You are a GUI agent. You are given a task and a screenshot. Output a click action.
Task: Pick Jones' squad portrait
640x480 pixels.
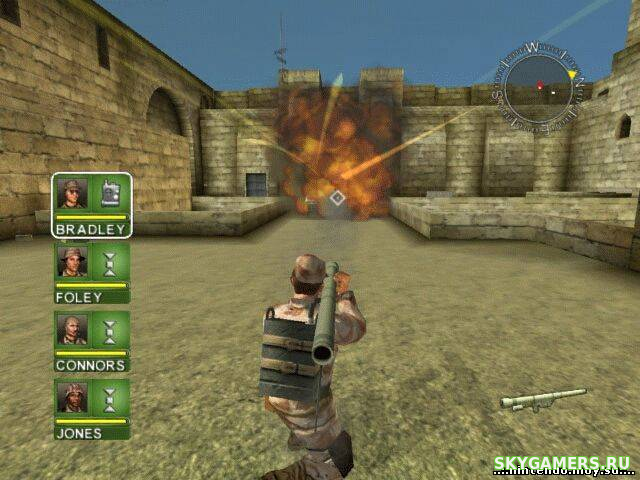(73, 398)
